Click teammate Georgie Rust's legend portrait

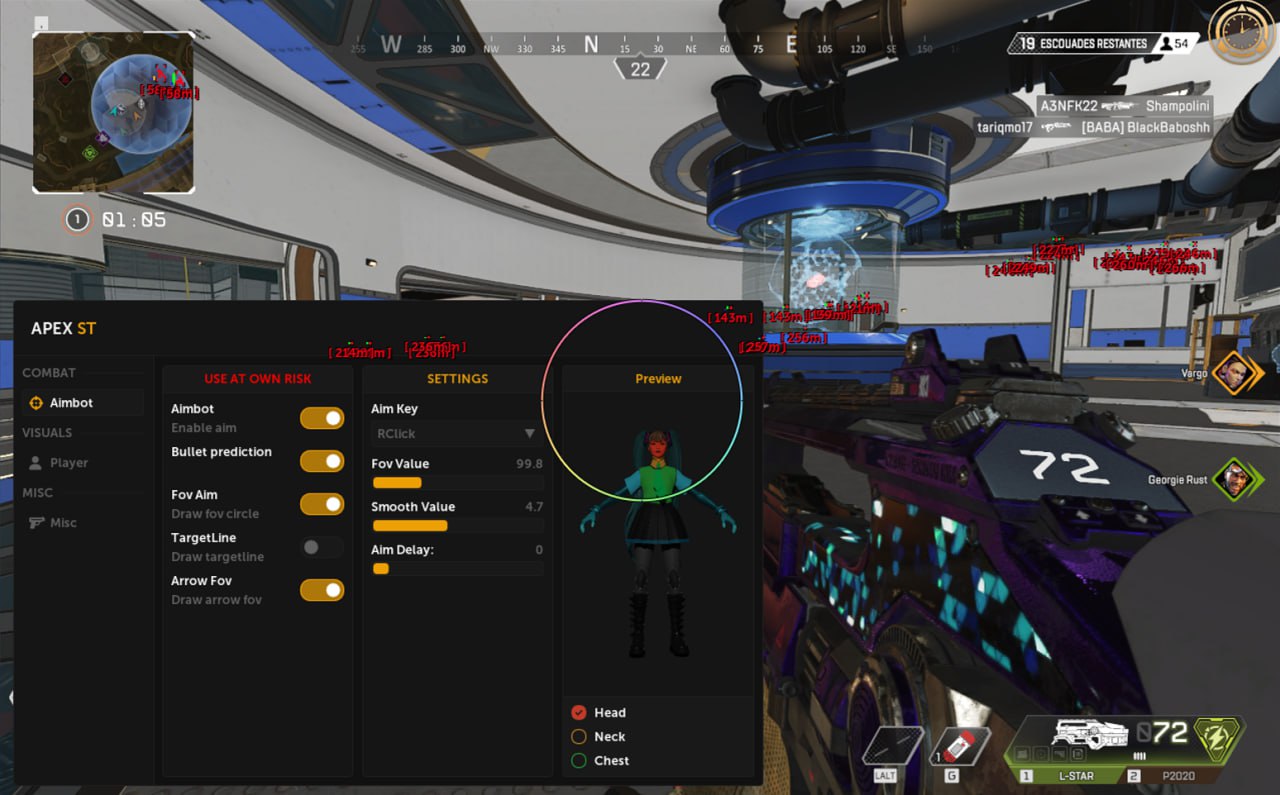click(1232, 480)
